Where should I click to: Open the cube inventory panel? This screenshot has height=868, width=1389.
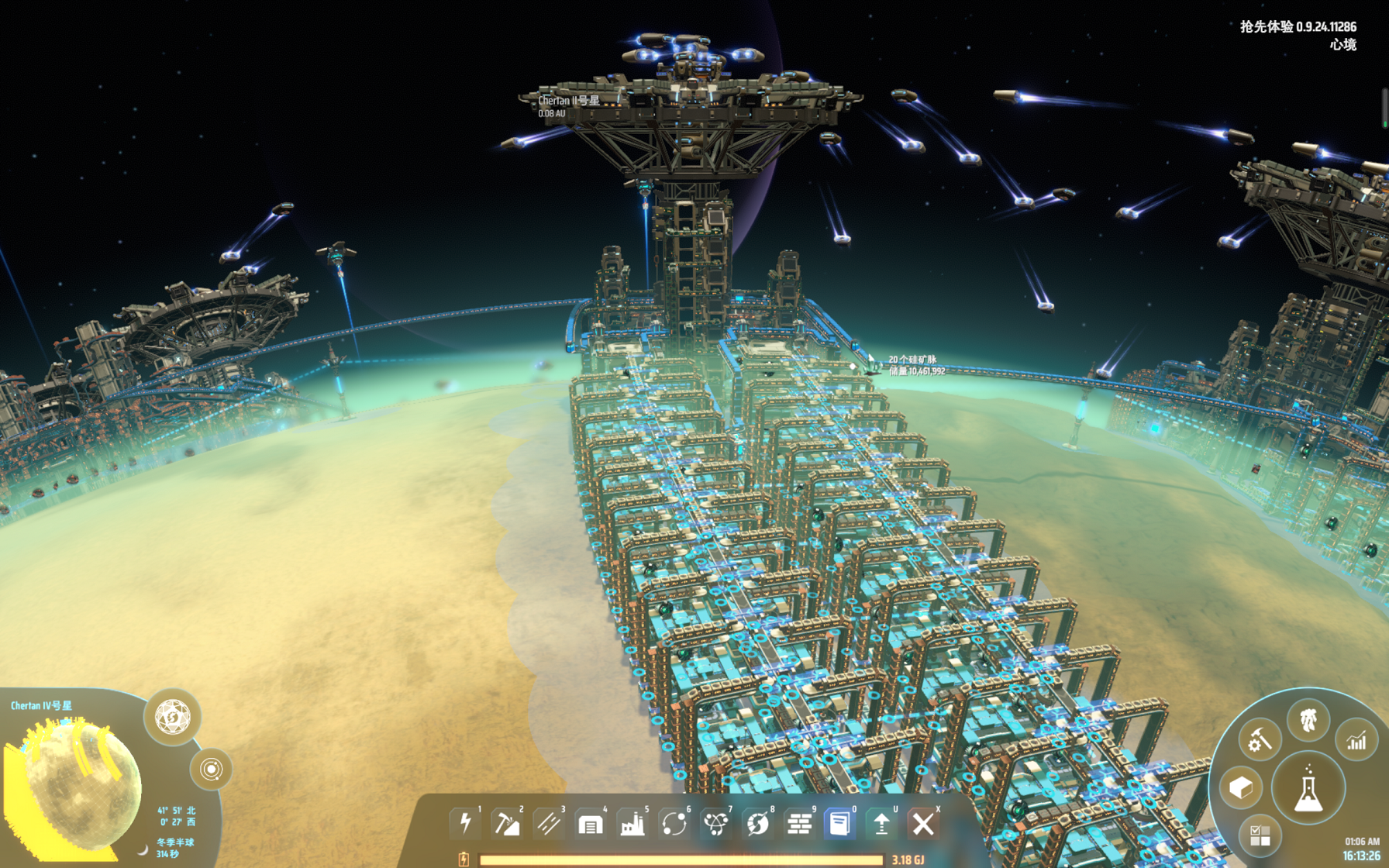[x=1241, y=788]
